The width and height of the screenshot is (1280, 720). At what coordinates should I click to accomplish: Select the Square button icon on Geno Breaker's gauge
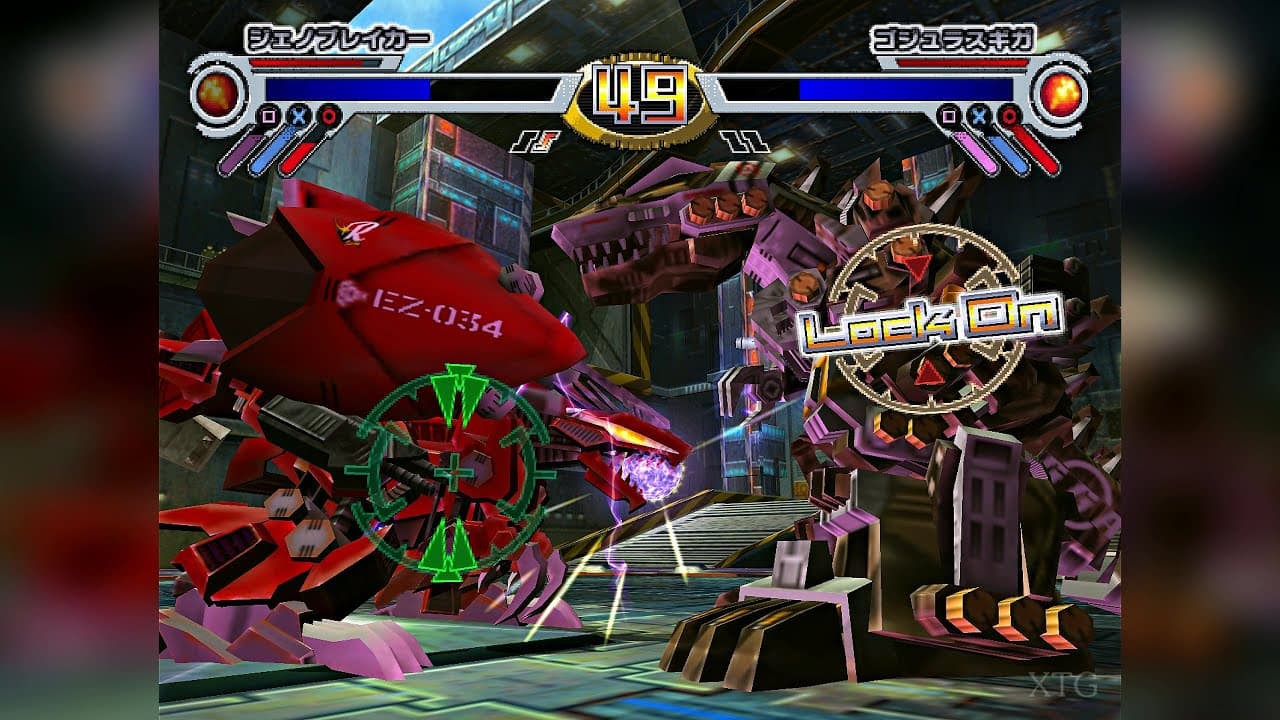point(268,115)
